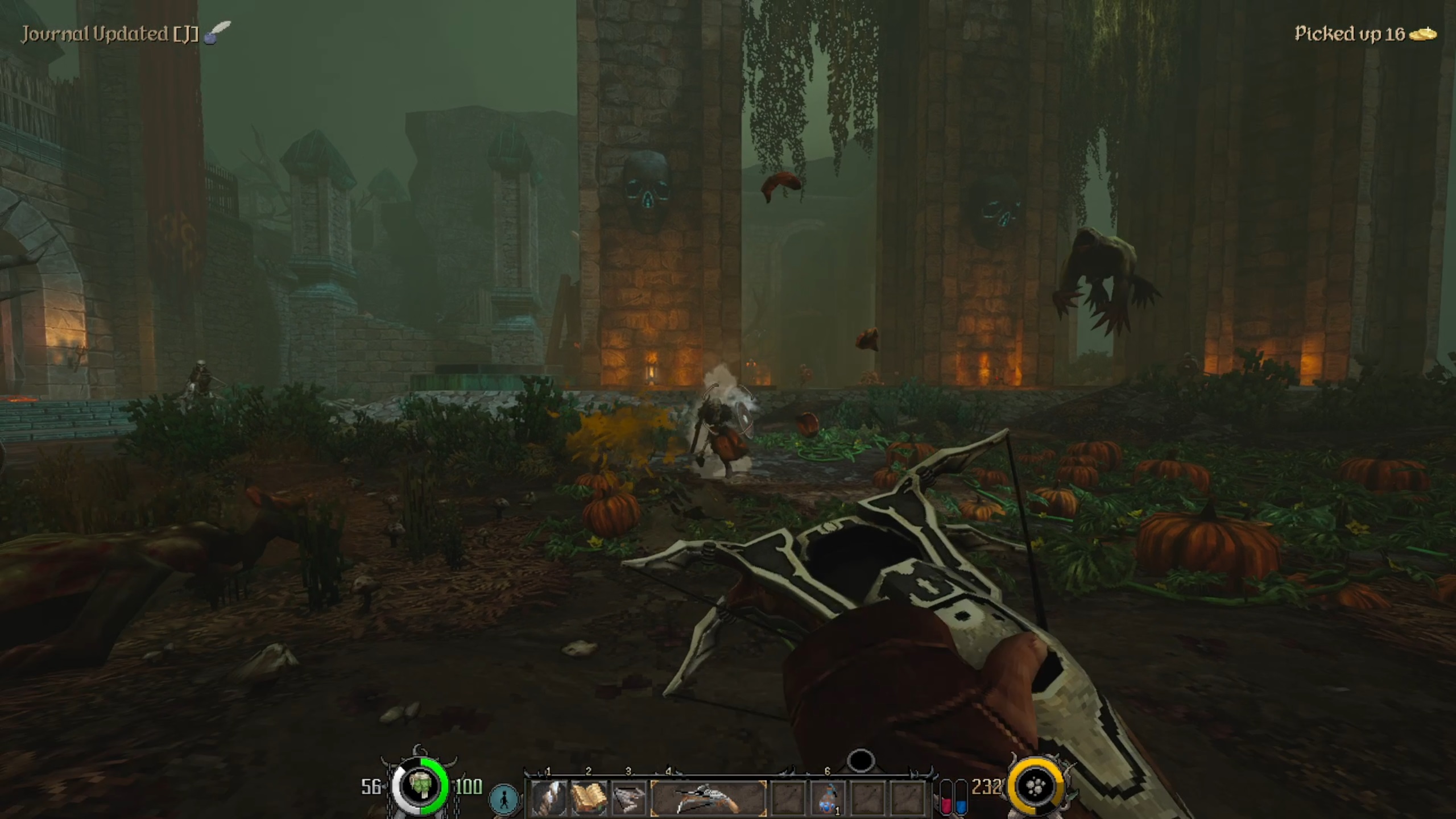The height and width of the screenshot is (819, 1456).
Task: Click the green skull health portrait
Action: 420,787
